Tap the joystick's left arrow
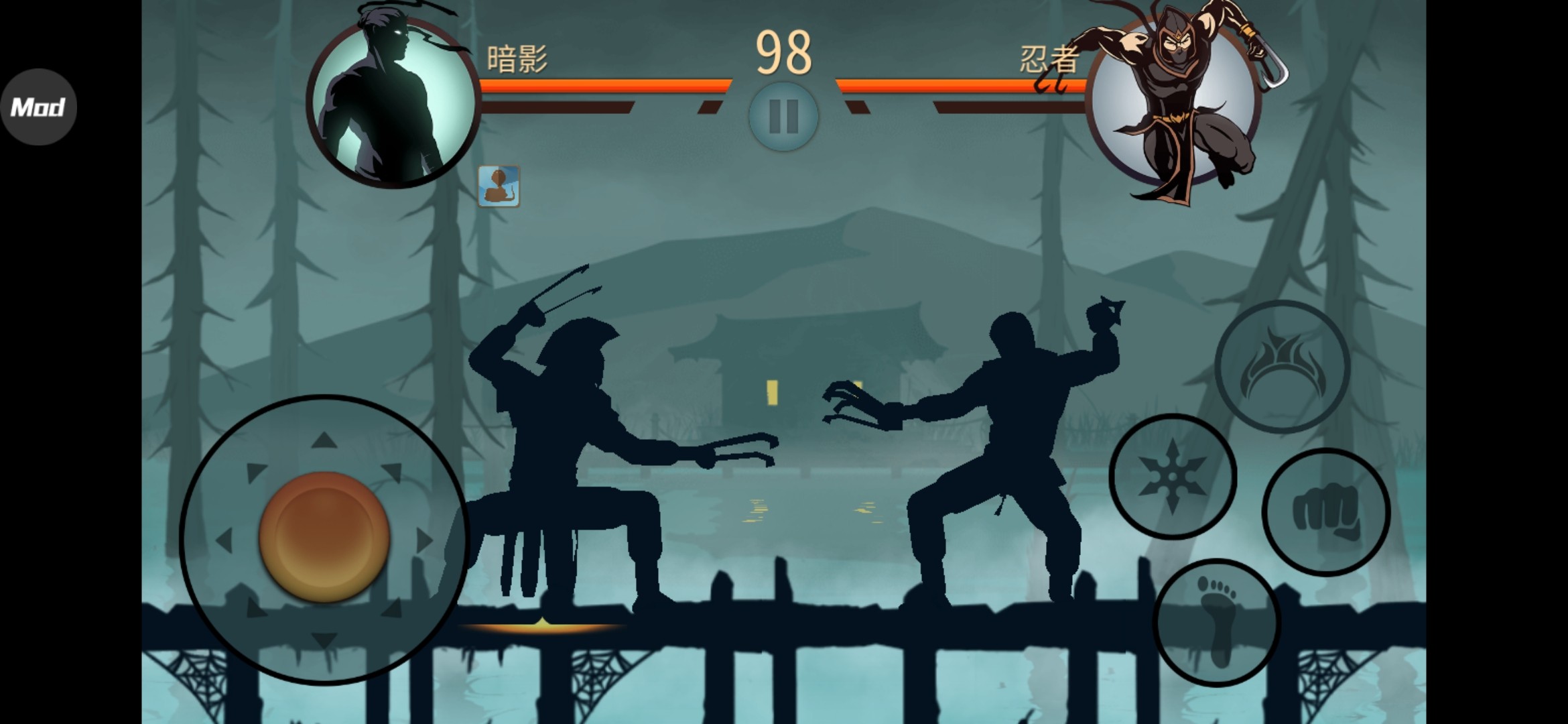 click(x=224, y=540)
